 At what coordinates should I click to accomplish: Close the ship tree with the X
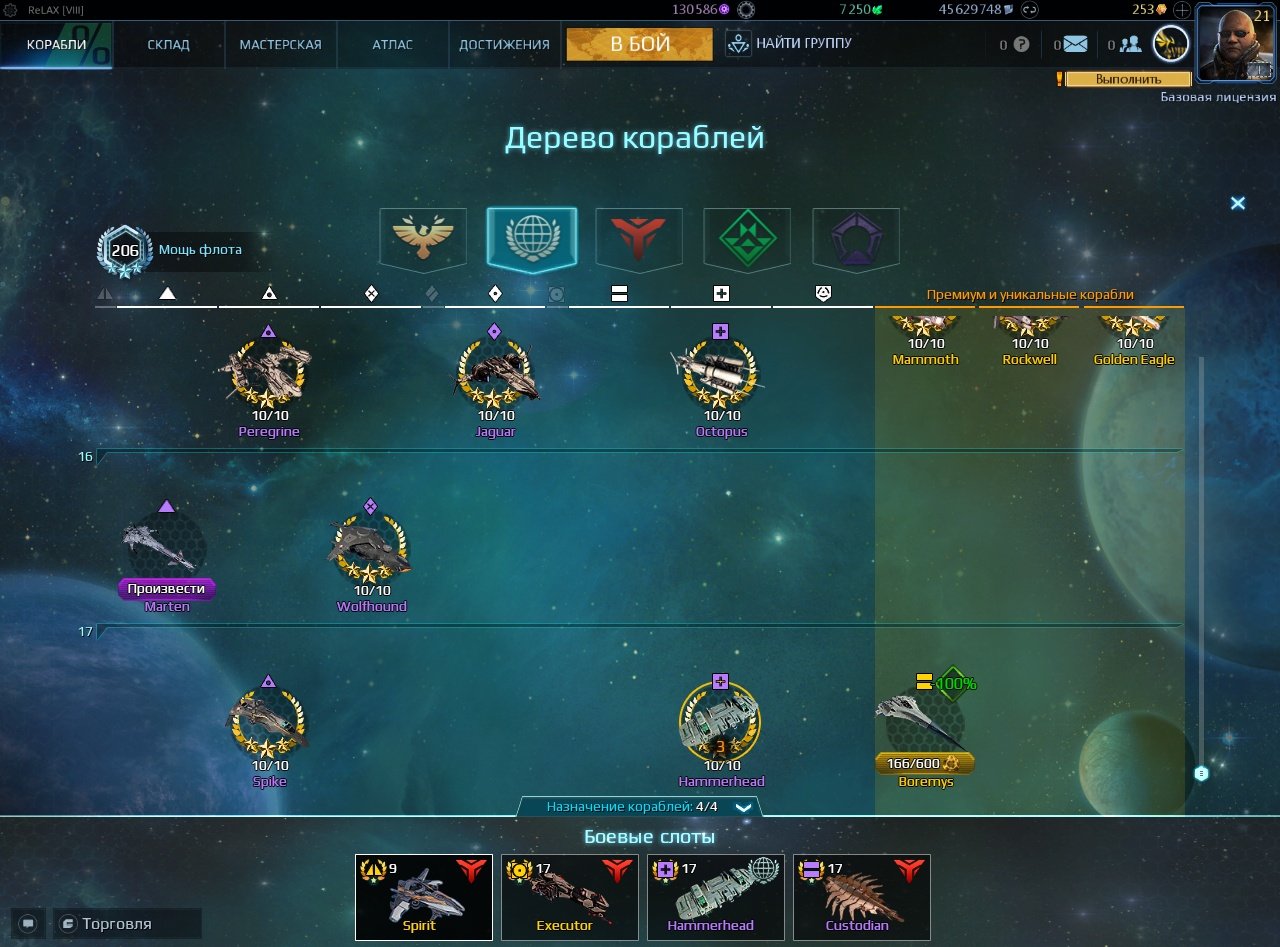click(1237, 203)
